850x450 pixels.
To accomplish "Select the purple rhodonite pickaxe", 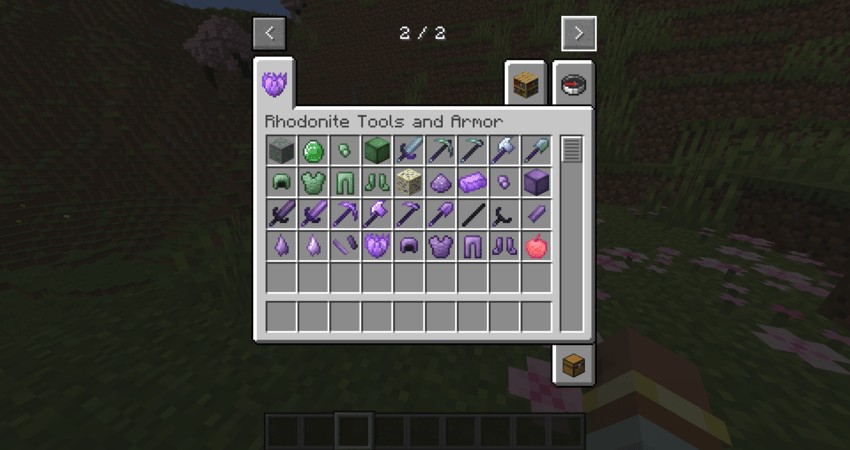I will point(346,214).
